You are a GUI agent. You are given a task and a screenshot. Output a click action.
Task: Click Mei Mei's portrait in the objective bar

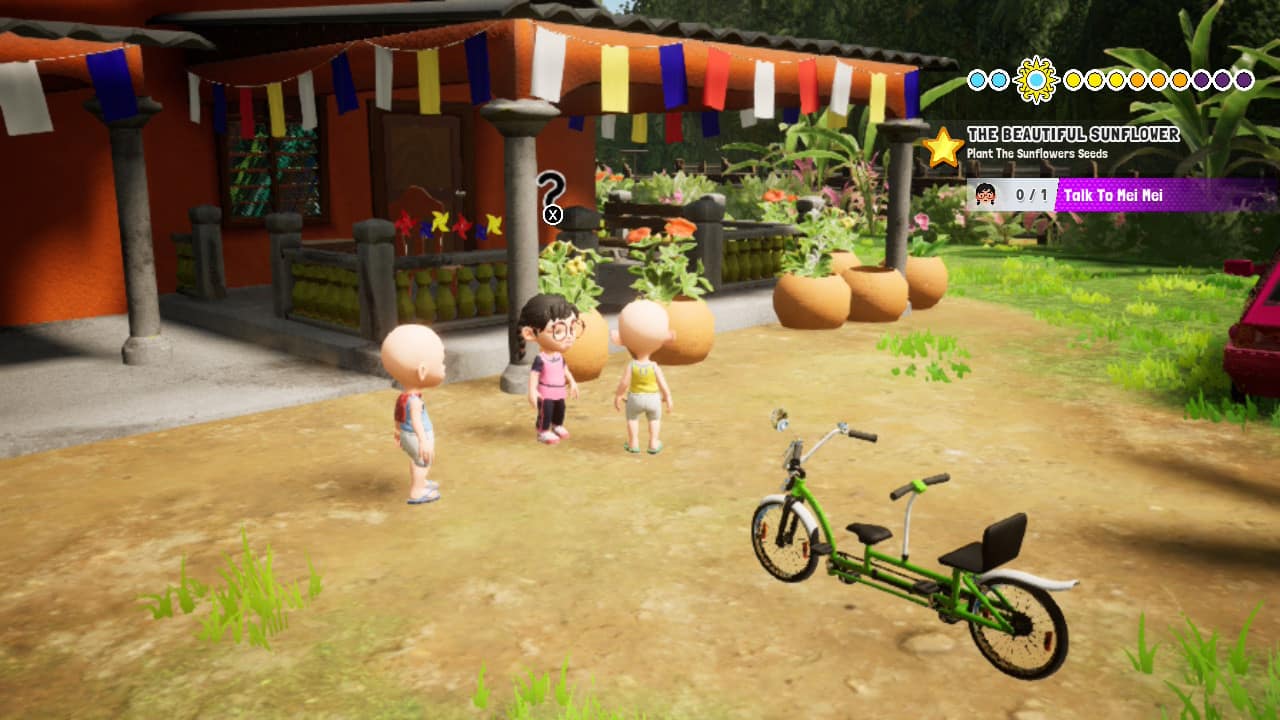tap(986, 193)
